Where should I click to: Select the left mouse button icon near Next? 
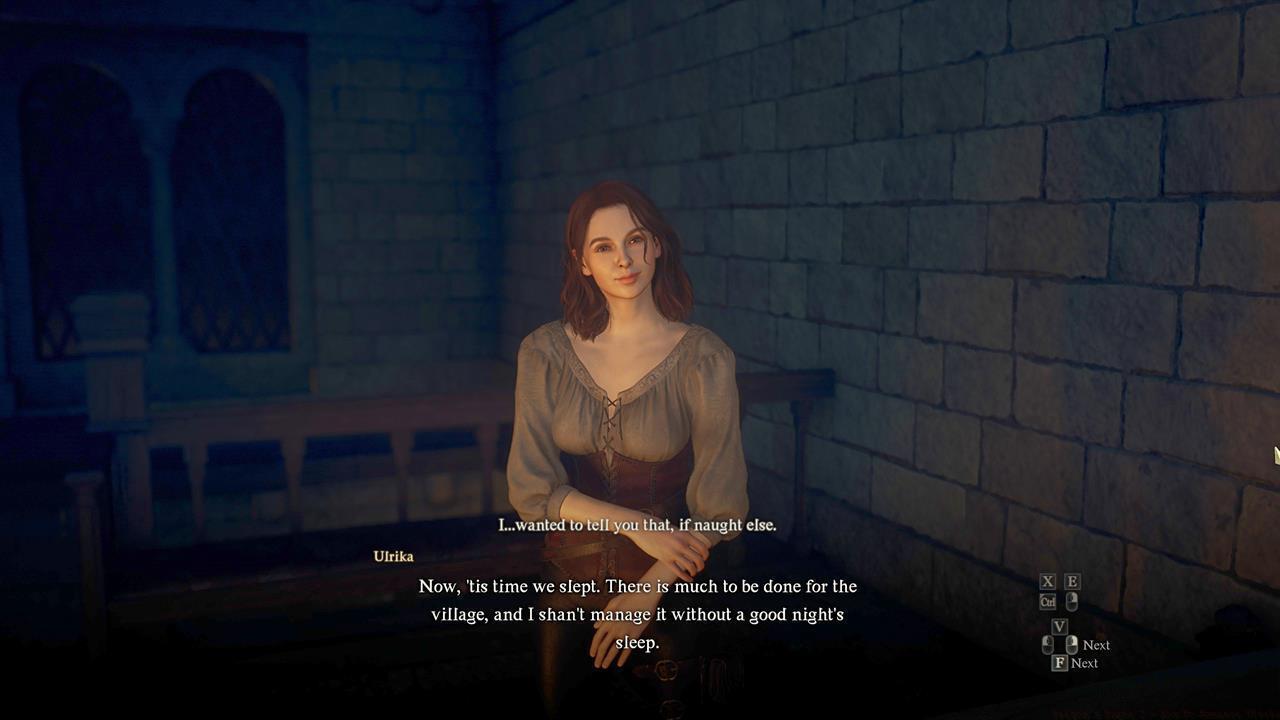(x=1047, y=644)
